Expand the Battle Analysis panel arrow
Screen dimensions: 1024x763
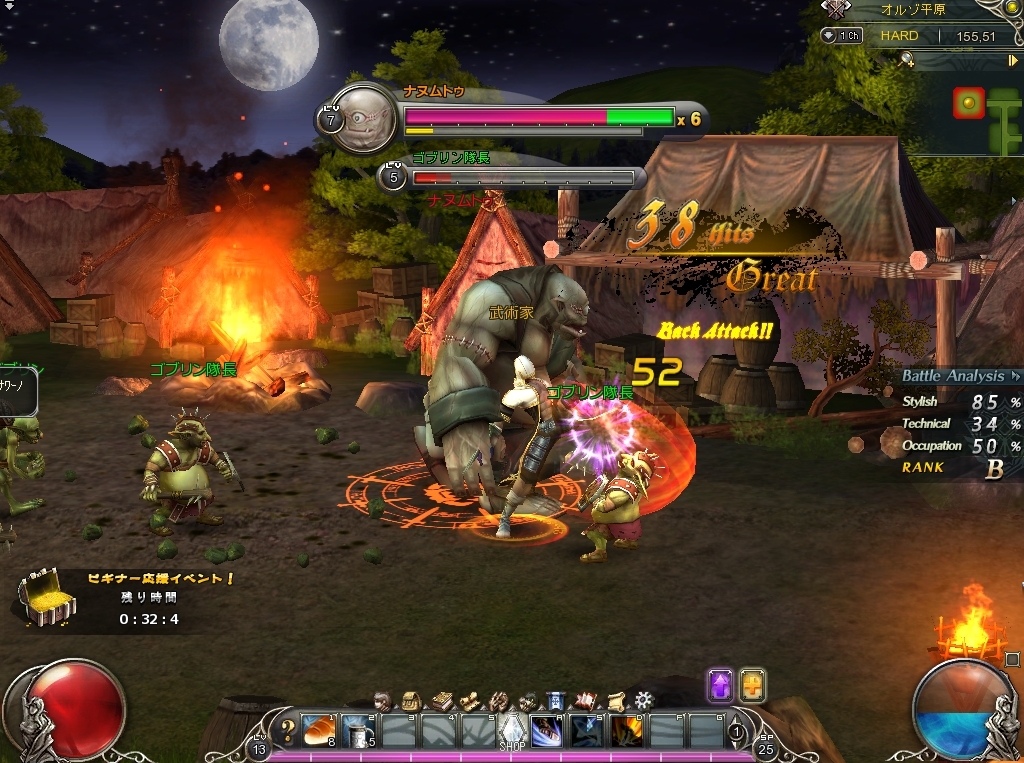click(1015, 377)
